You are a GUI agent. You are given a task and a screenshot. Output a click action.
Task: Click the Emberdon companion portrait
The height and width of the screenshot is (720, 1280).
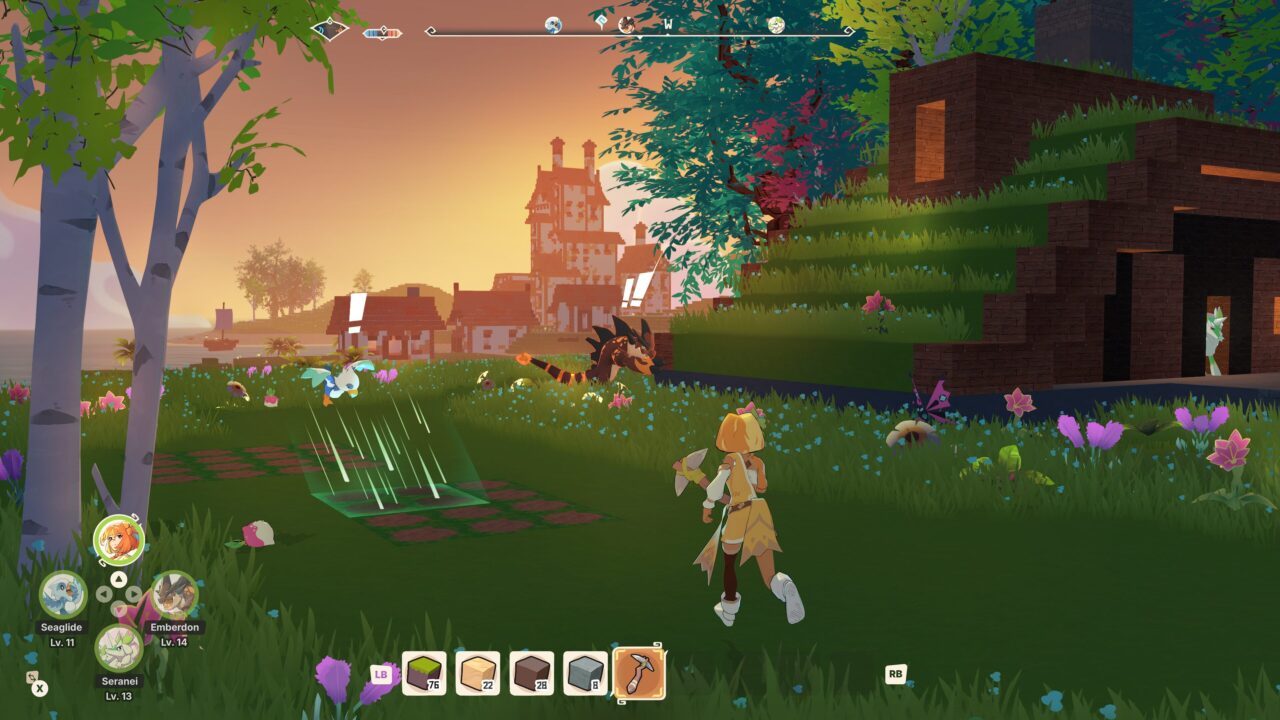pos(175,594)
